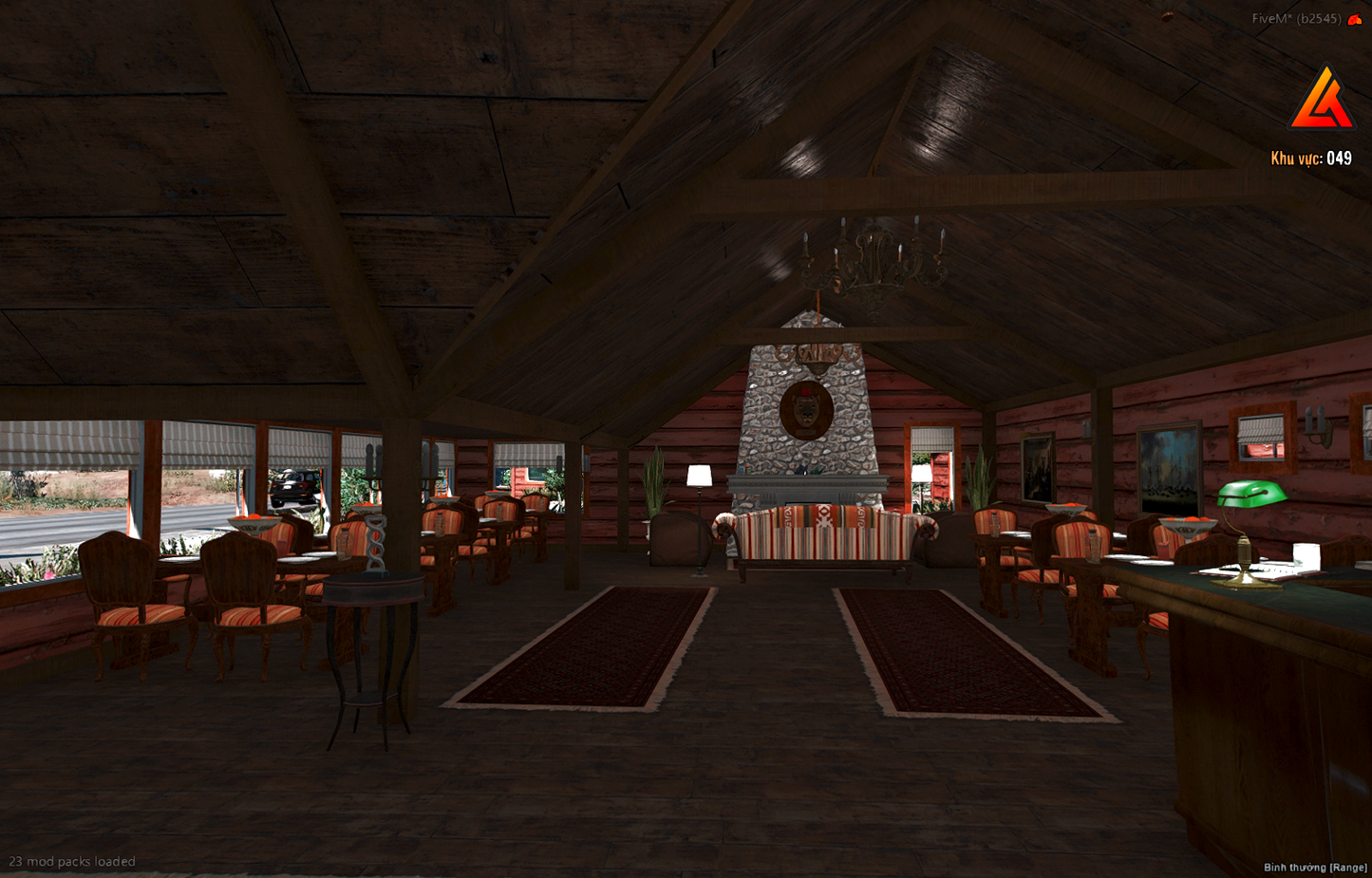Click the small red notification icon top-left of watermark
1372x878 pixels.
1168,17
